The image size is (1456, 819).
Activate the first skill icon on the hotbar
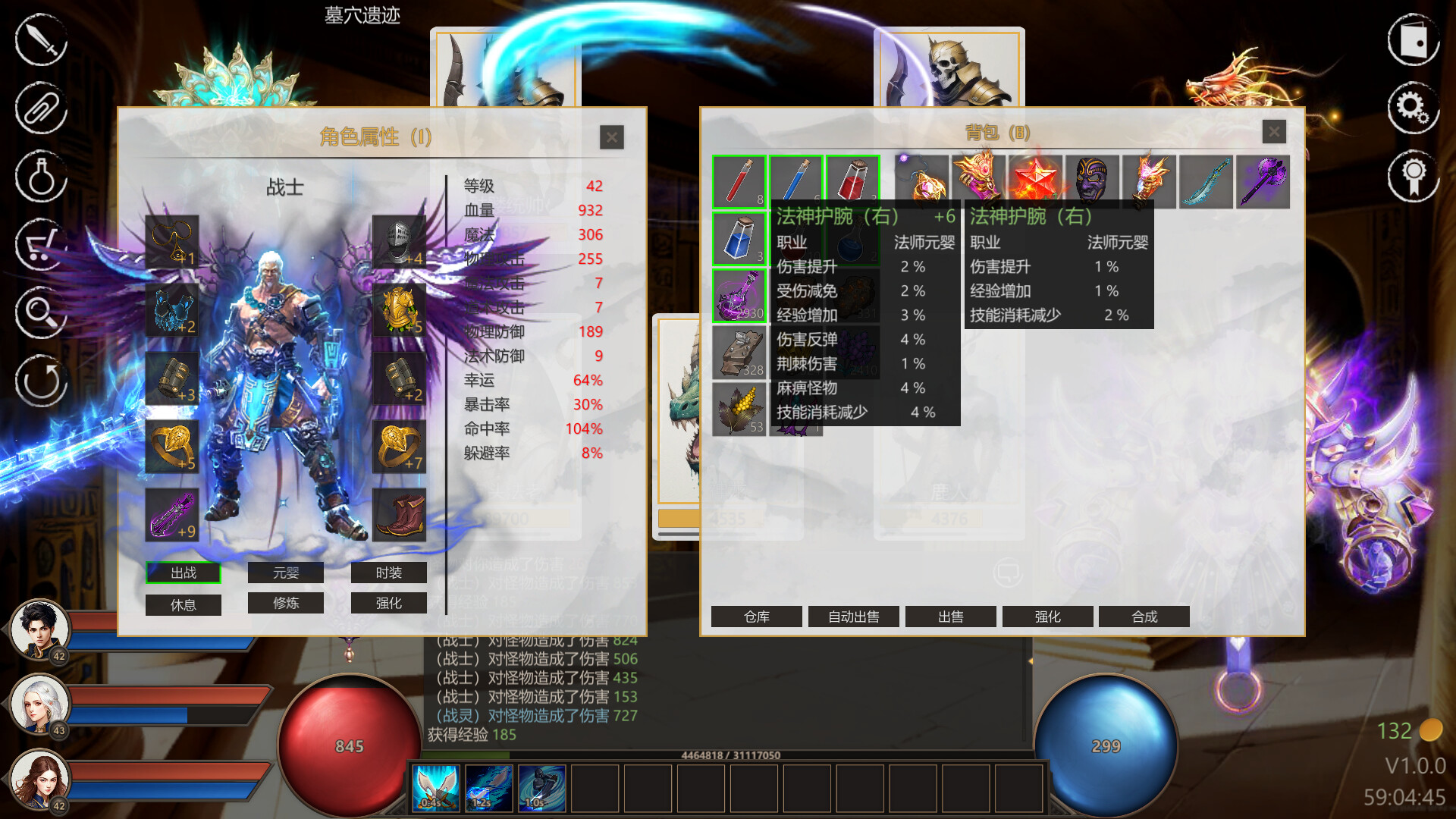pos(436,788)
